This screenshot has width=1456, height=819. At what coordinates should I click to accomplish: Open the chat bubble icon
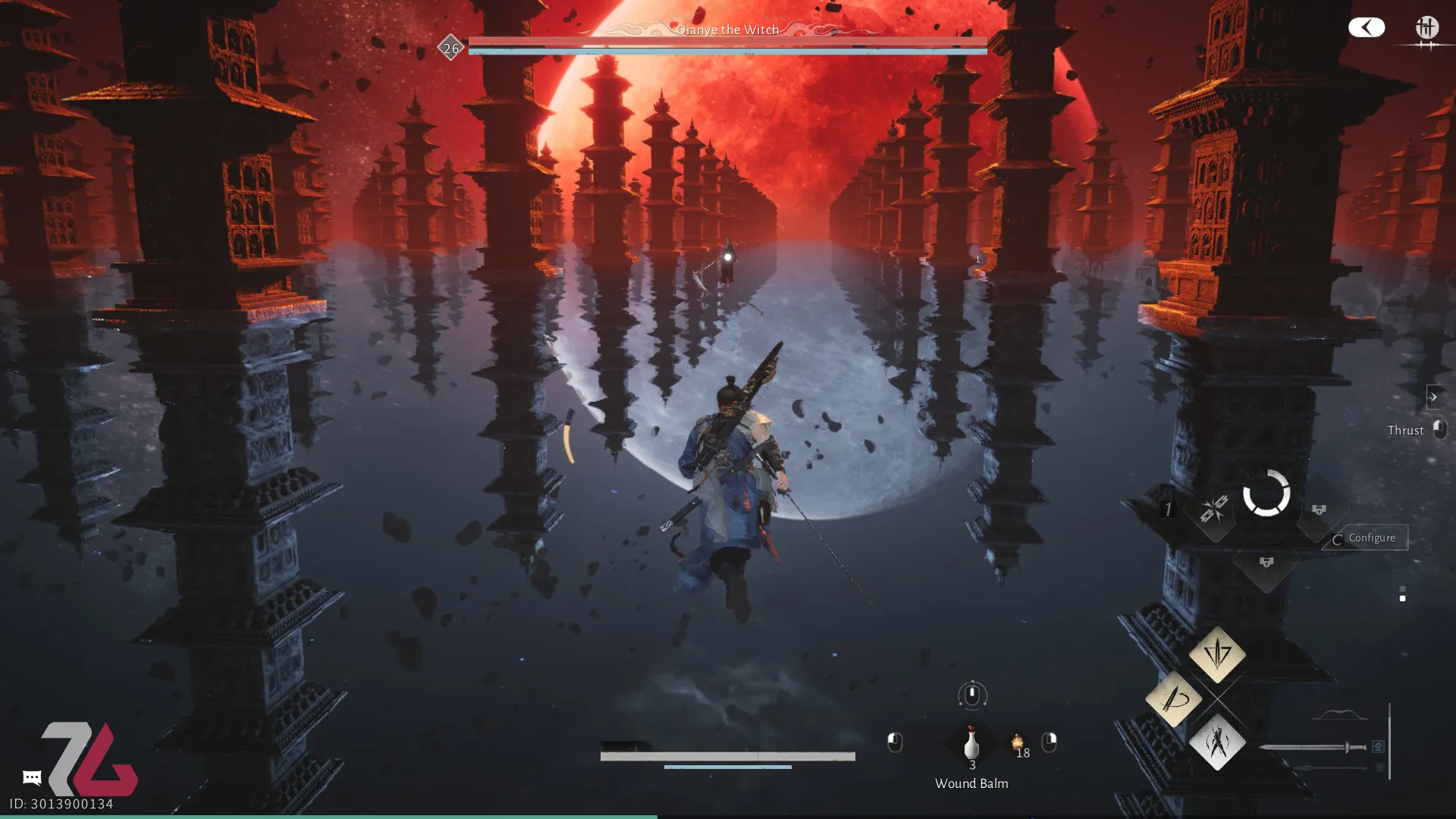[32, 777]
